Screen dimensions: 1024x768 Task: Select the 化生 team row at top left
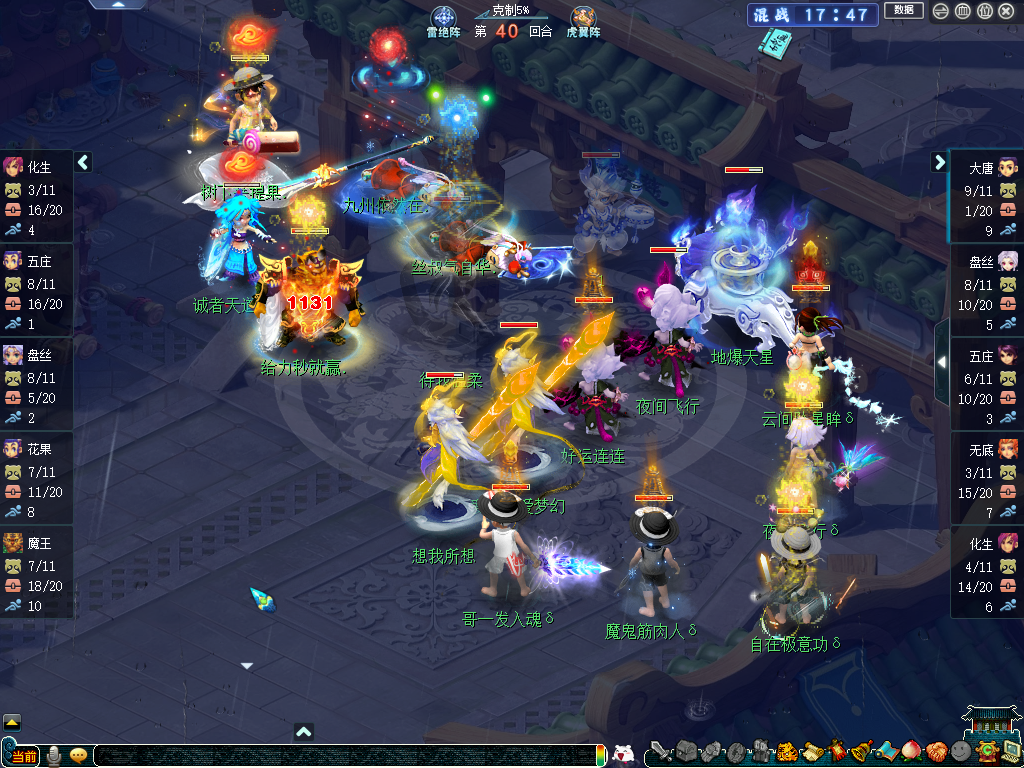[36, 196]
